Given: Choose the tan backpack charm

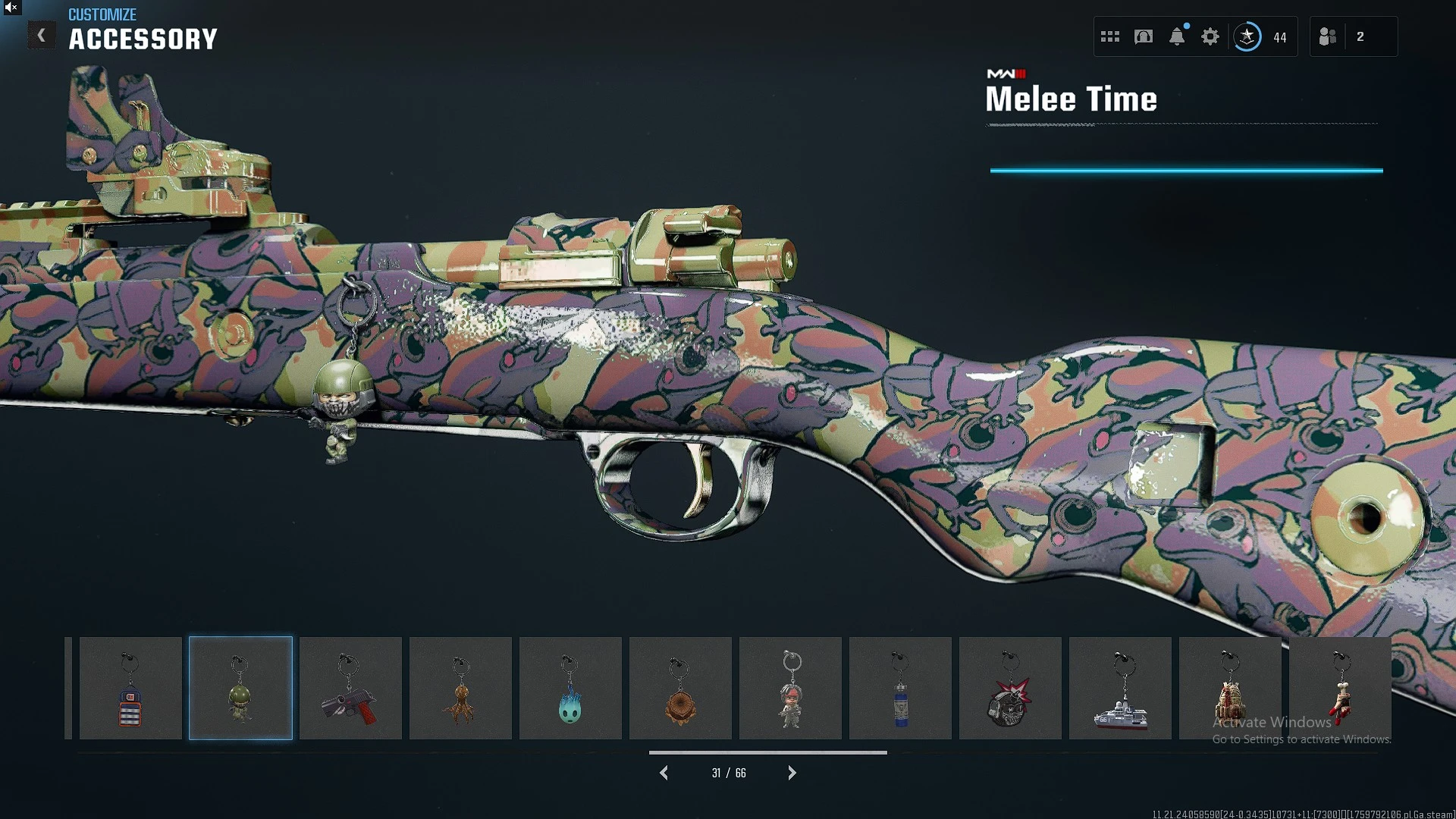Looking at the screenshot, I should click(x=1230, y=689).
